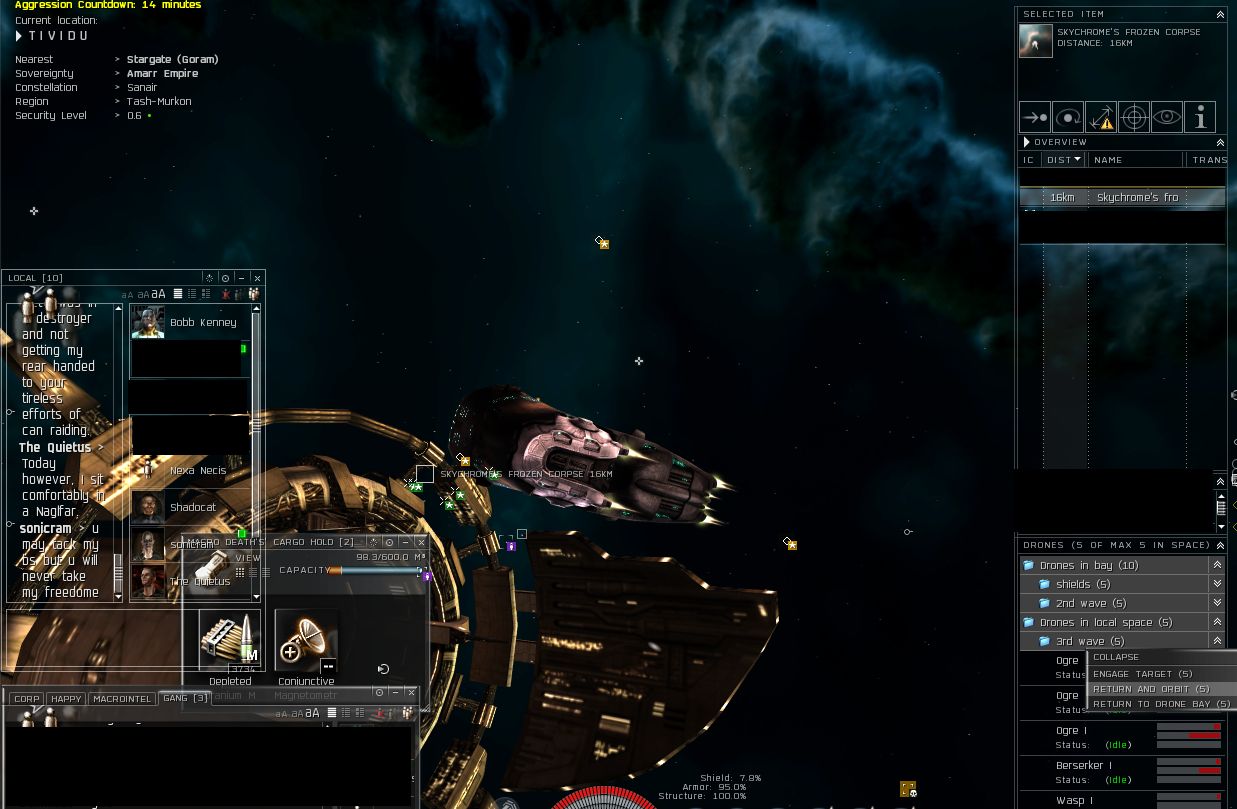Close the Cargo Hold window
Viewport: 1237px width, 809px height.
[421, 542]
